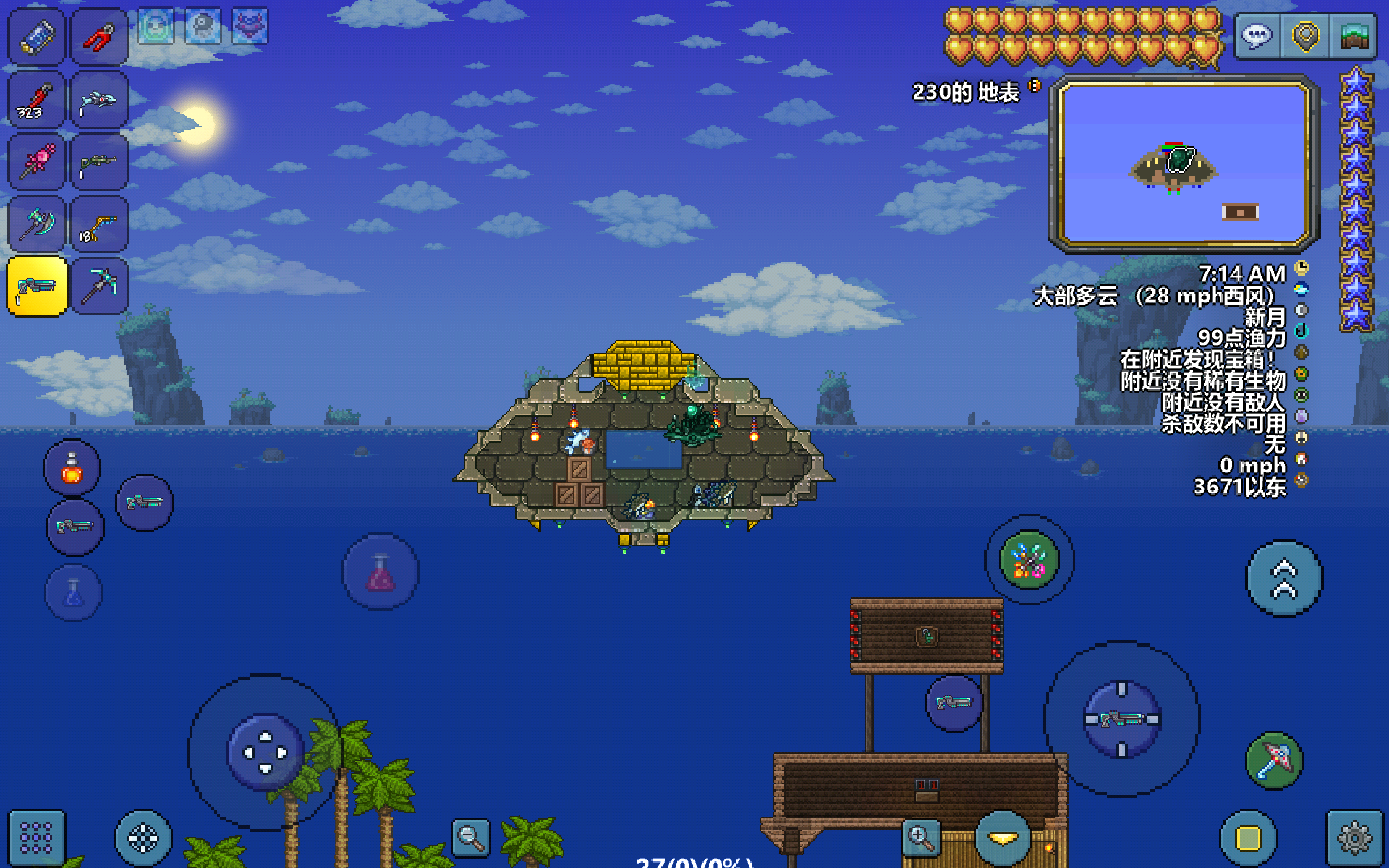Select the teal pickaxe hotbar slot
1389x868 pixels.
pos(100,286)
